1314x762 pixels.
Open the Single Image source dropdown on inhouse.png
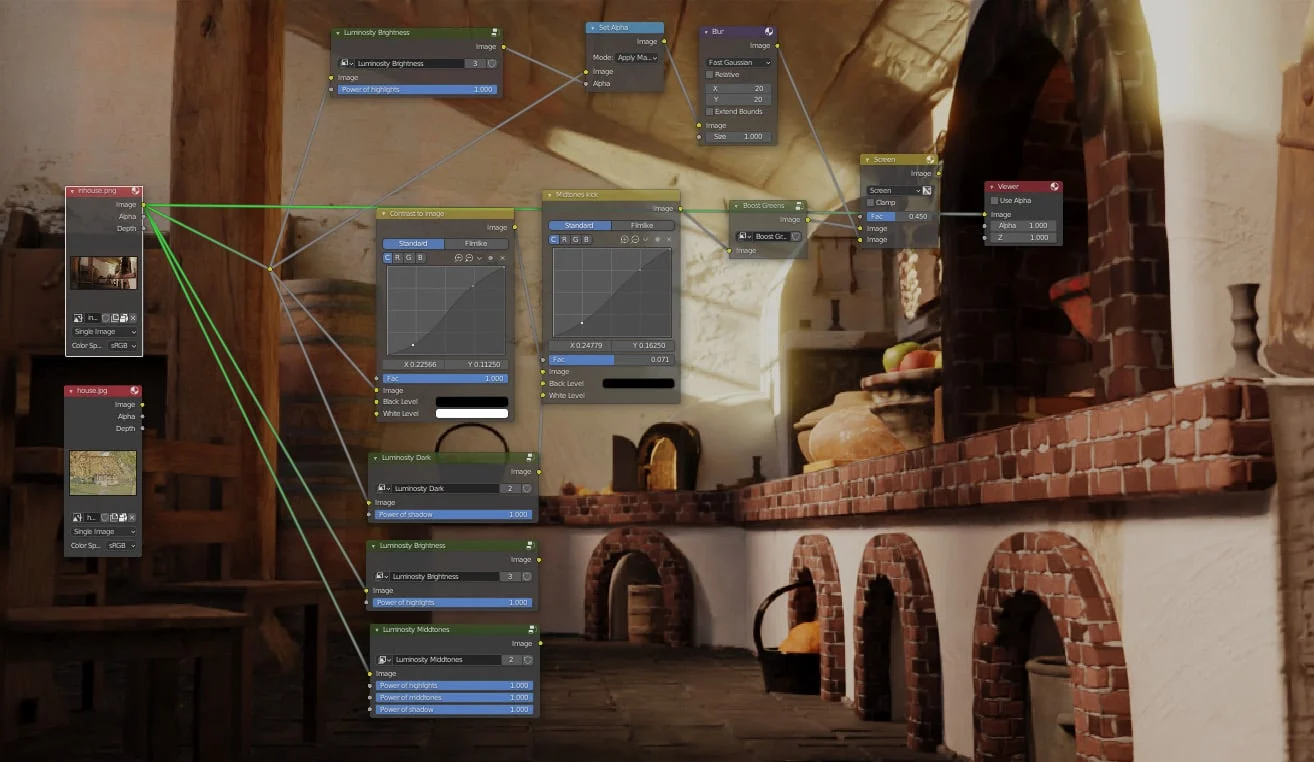tap(103, 331)
